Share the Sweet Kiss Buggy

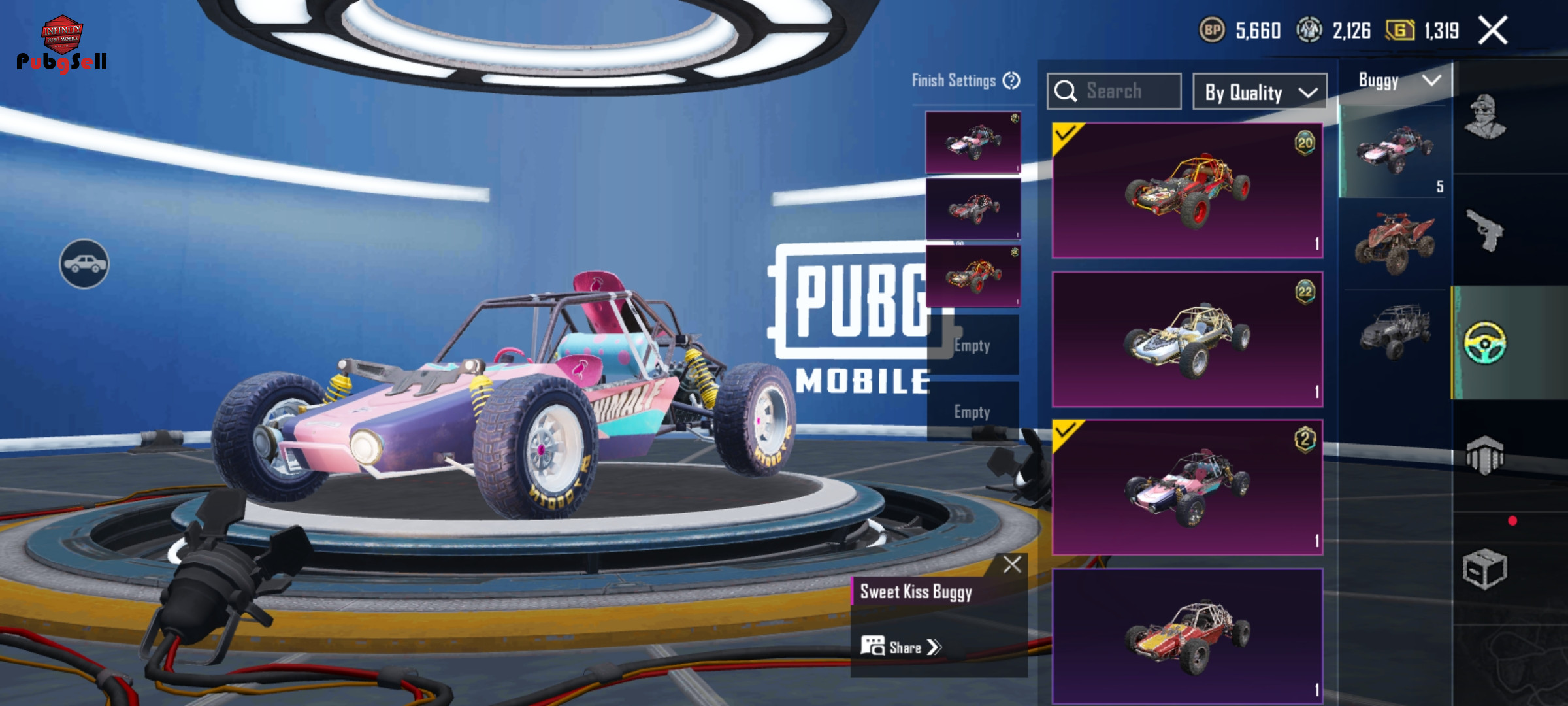tap(902, 647)
